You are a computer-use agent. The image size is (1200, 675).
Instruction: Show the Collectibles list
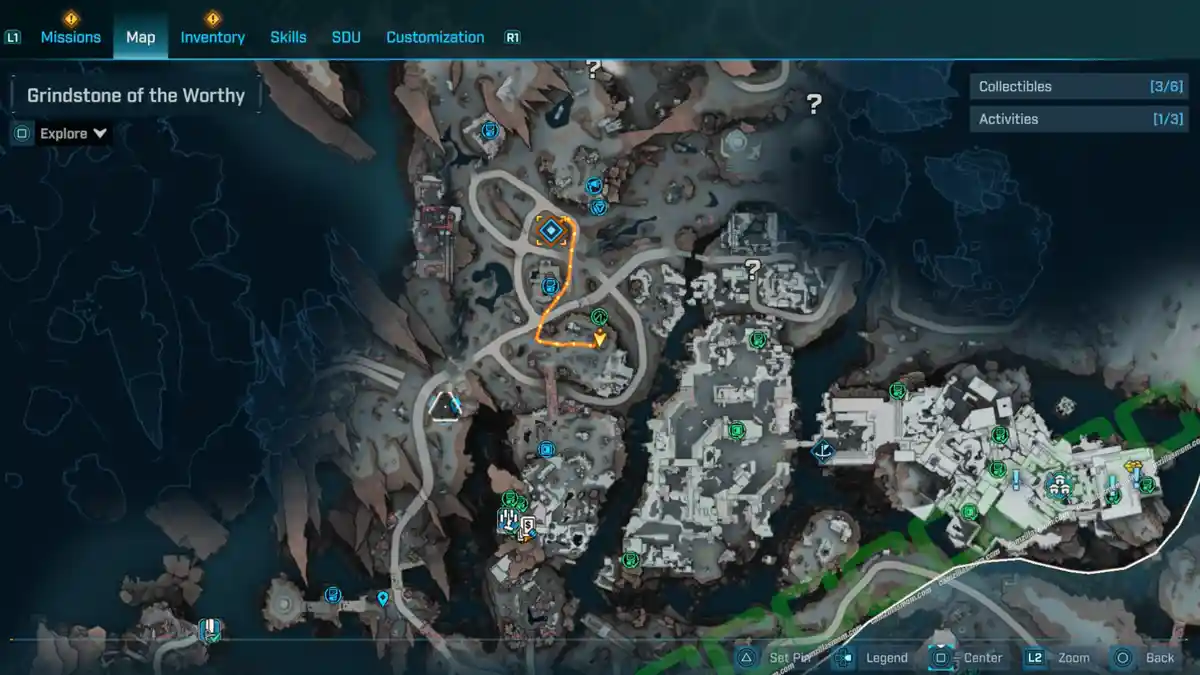1080,87
